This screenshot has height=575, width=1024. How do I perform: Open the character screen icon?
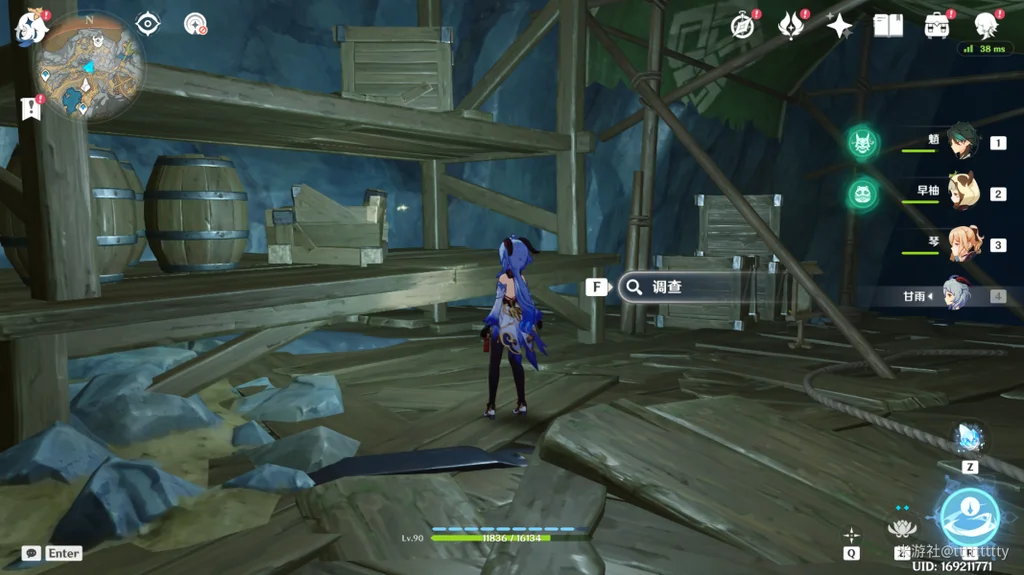pyautogui.click(x=986, y=25)
